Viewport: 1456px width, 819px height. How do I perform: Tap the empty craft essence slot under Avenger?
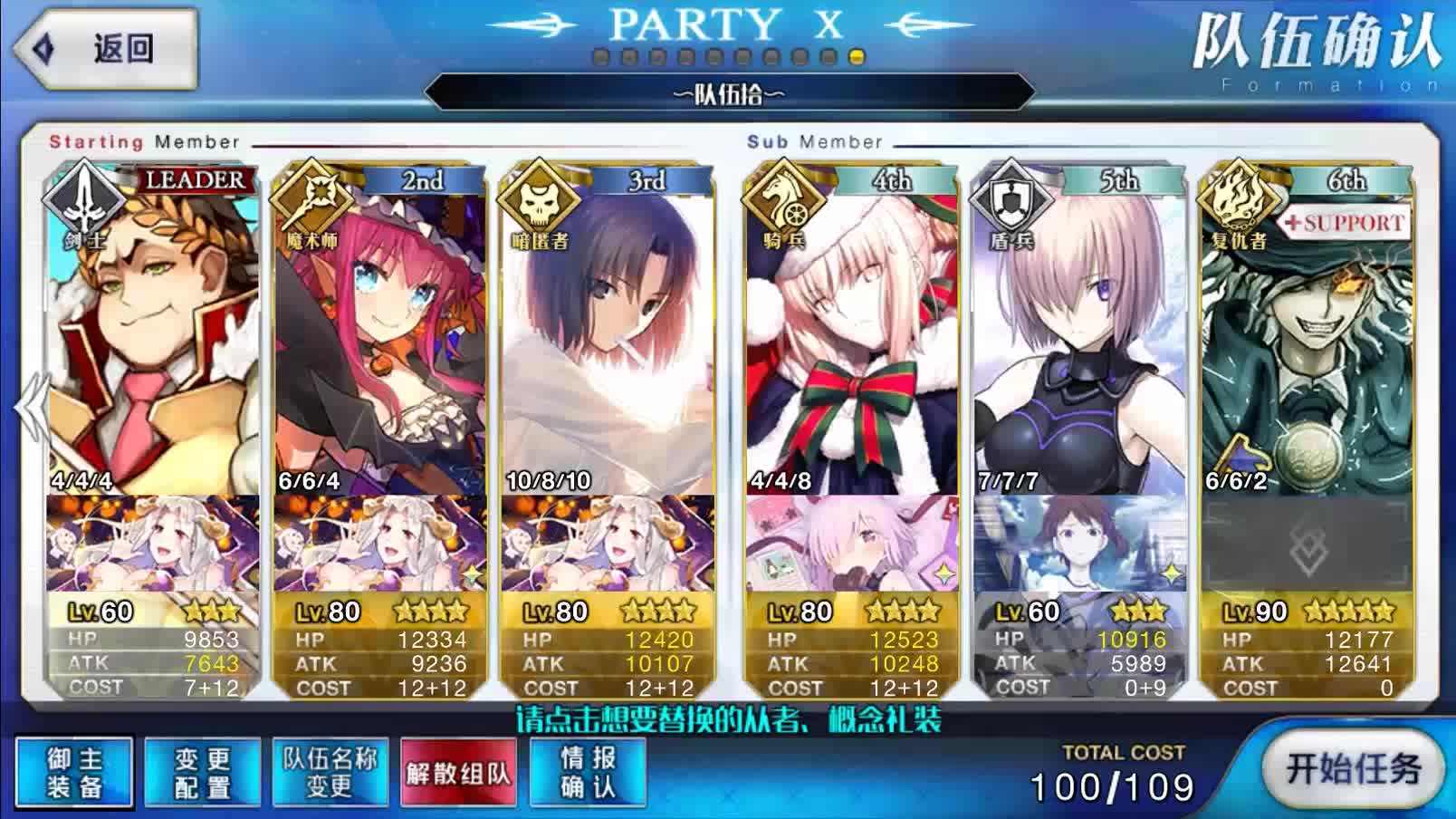coord(1306,544)
